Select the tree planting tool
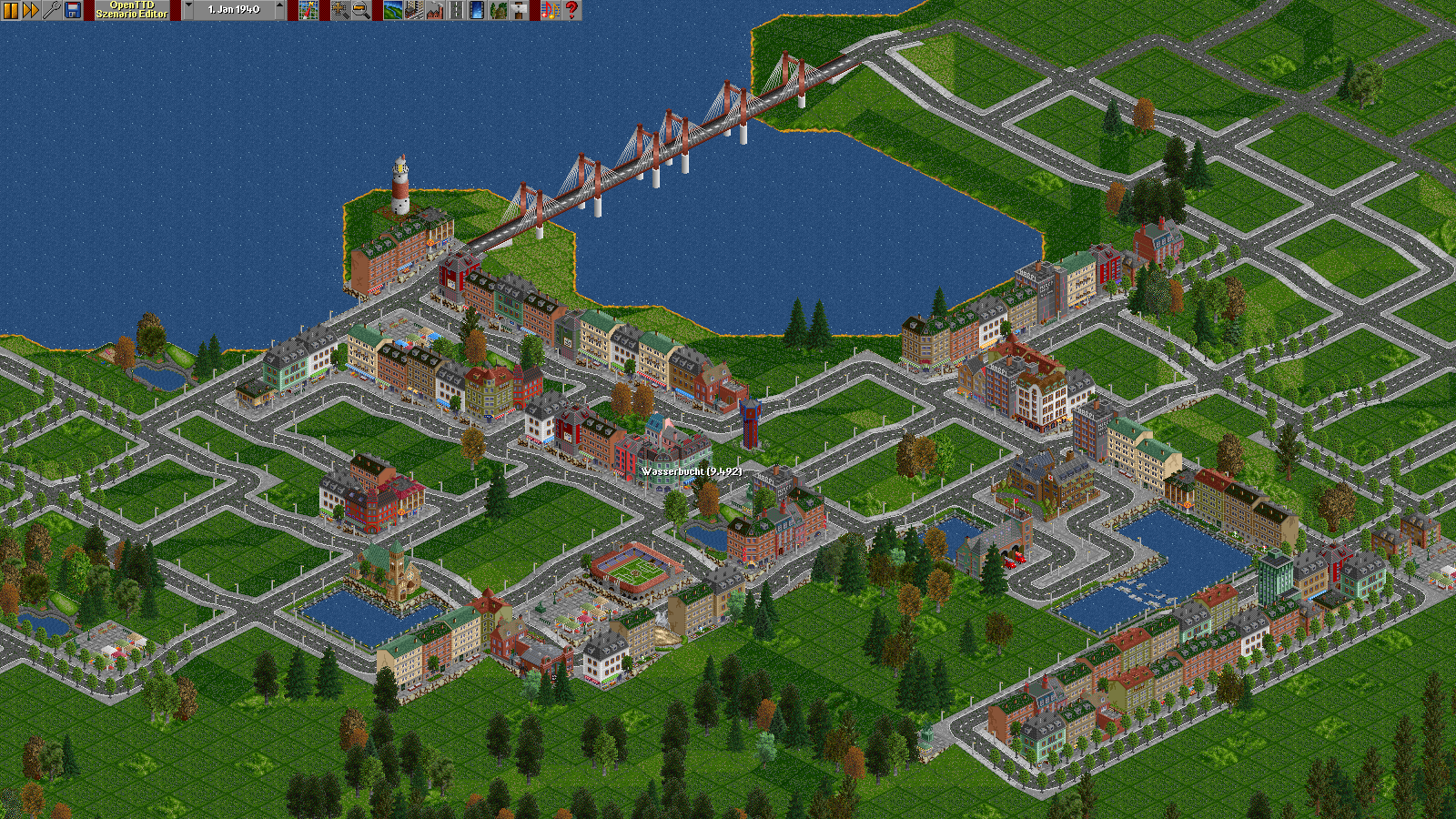1456x819 pixels. pyautogui.click(x=498, y=10)
